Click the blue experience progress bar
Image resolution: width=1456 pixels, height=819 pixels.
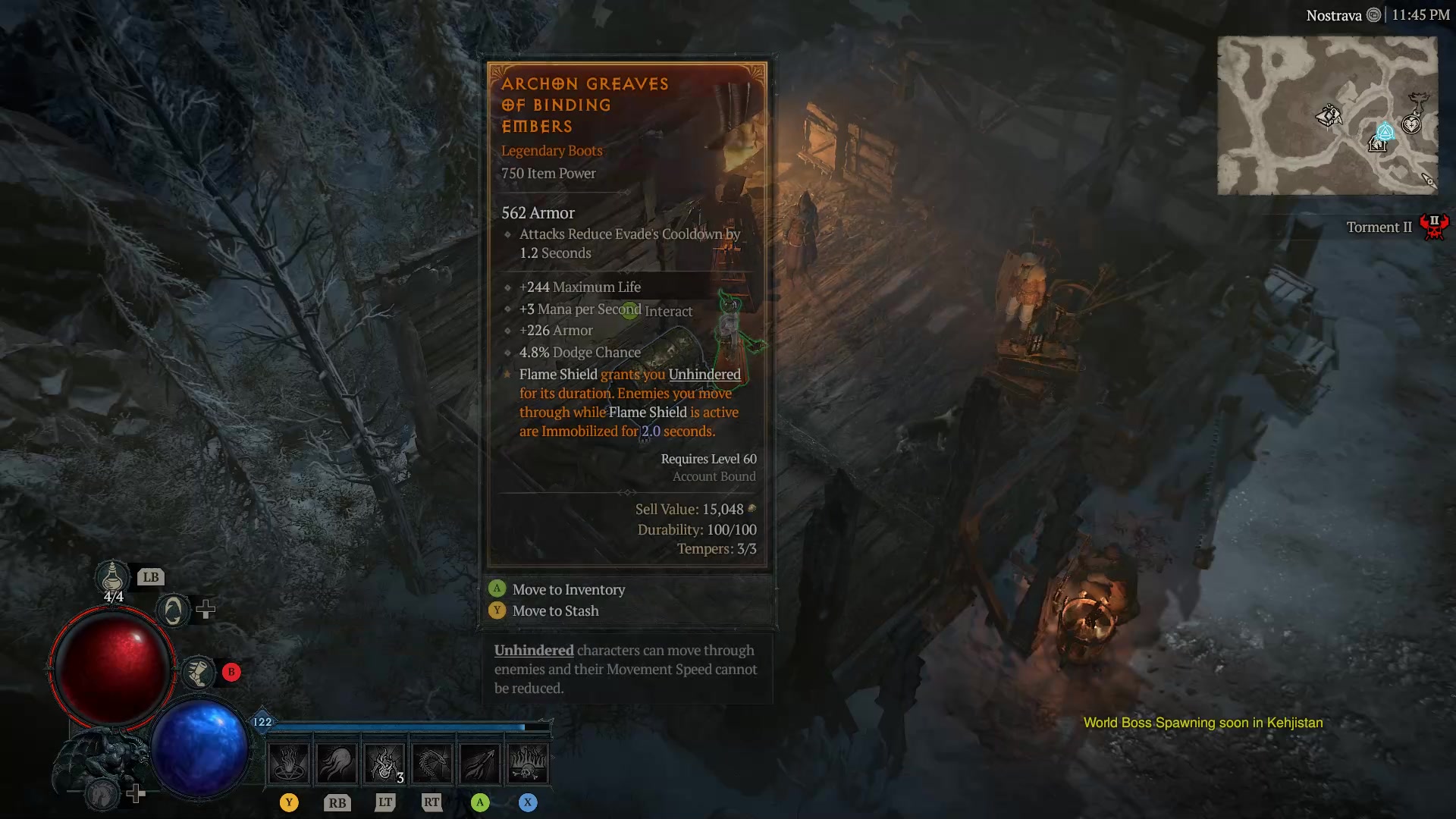pyautogui.click(x=394, y=724)
